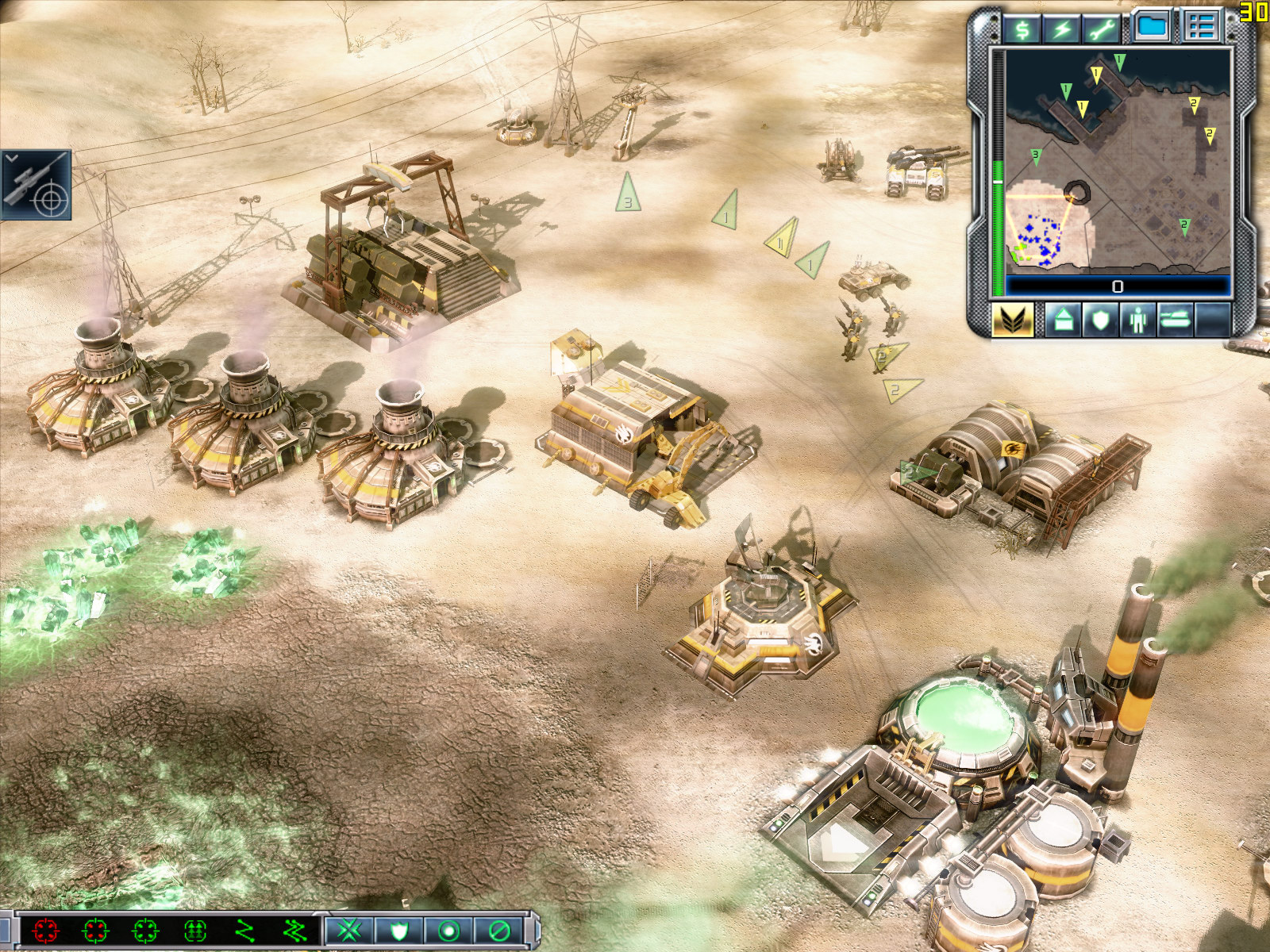
Task: Click the dollar sign sell button
Action: 1022,29
